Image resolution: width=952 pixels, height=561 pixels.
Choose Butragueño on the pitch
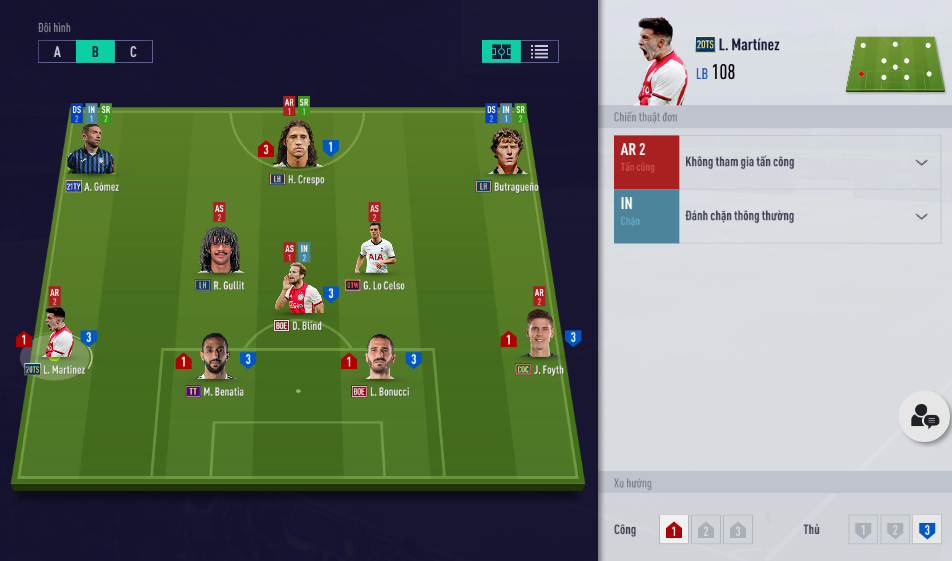508,153
